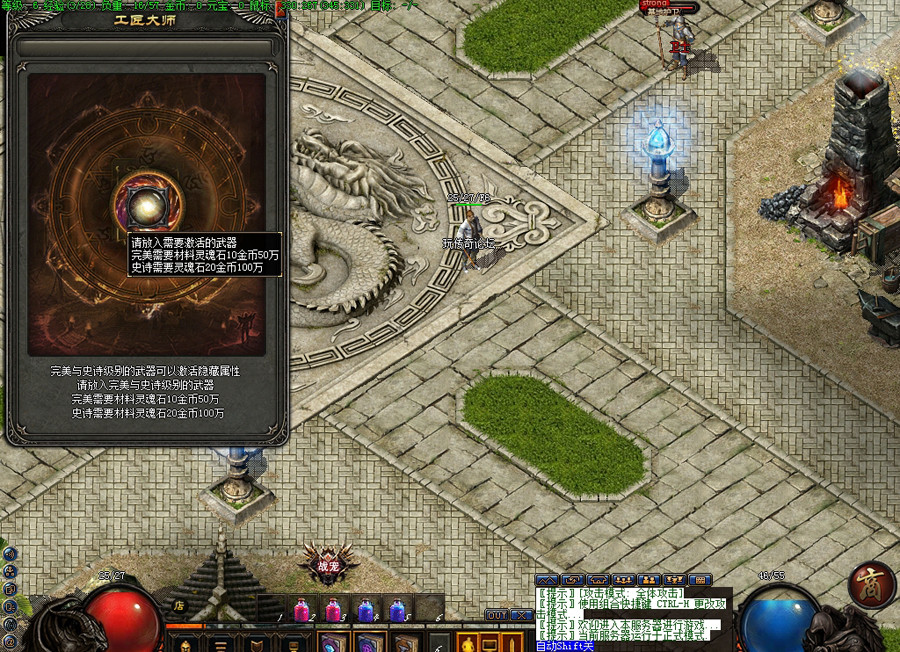This screenshot has height=652, width=900.
Task: Click the OUT button beside the chat
Action: (497, 615)
